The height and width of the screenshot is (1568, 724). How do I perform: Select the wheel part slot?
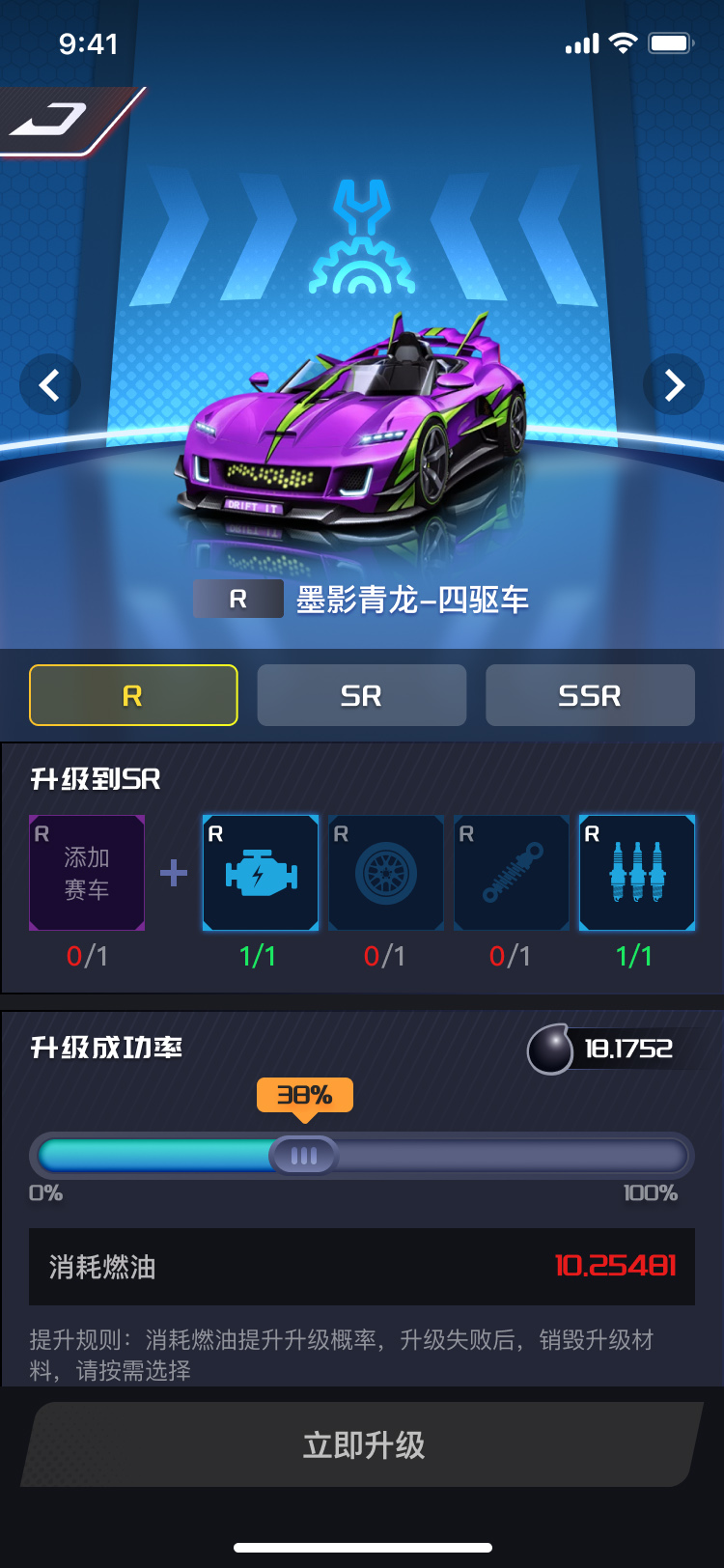[386, 873]
